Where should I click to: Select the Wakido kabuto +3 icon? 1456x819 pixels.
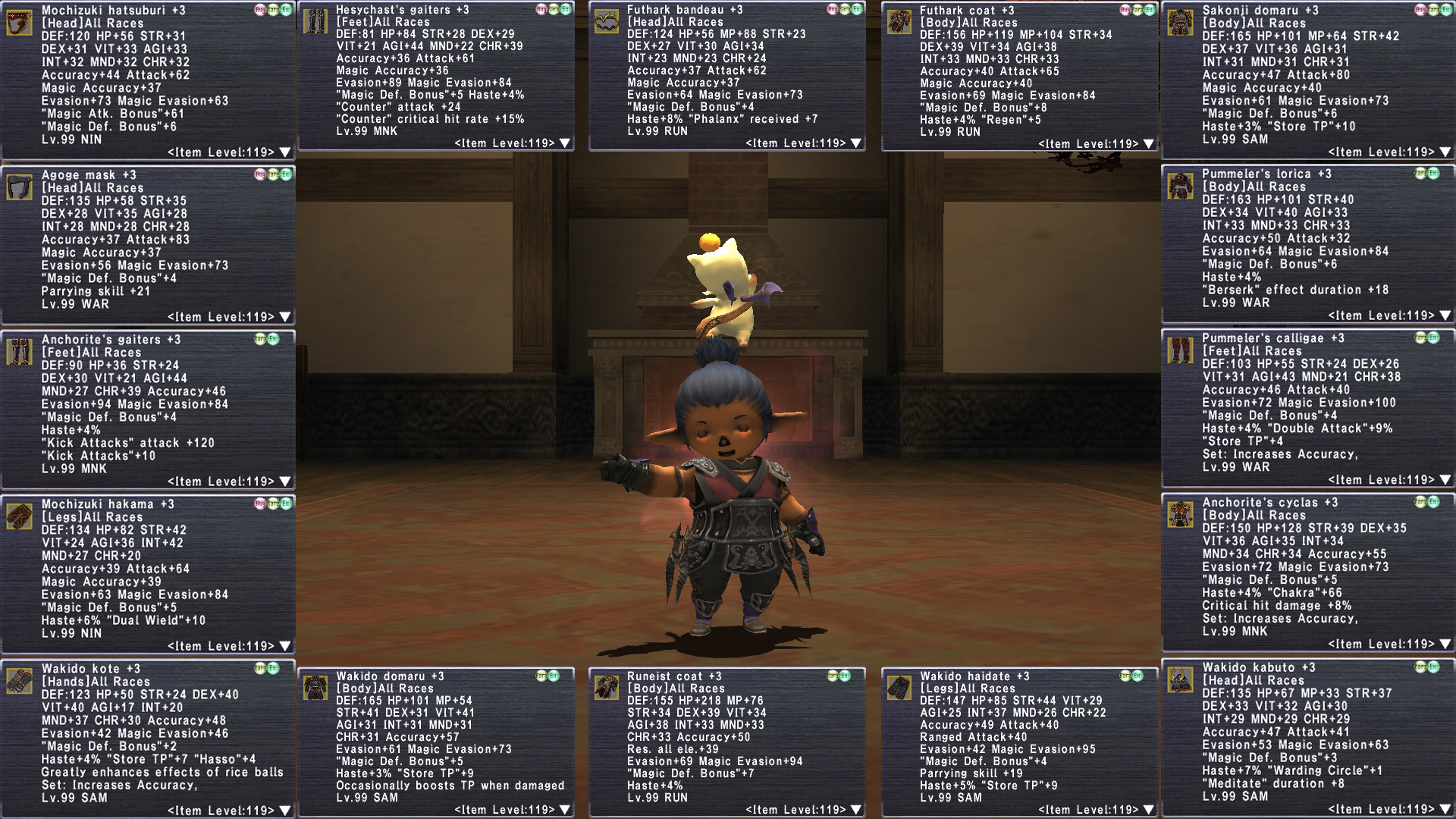pos(1180,680)
